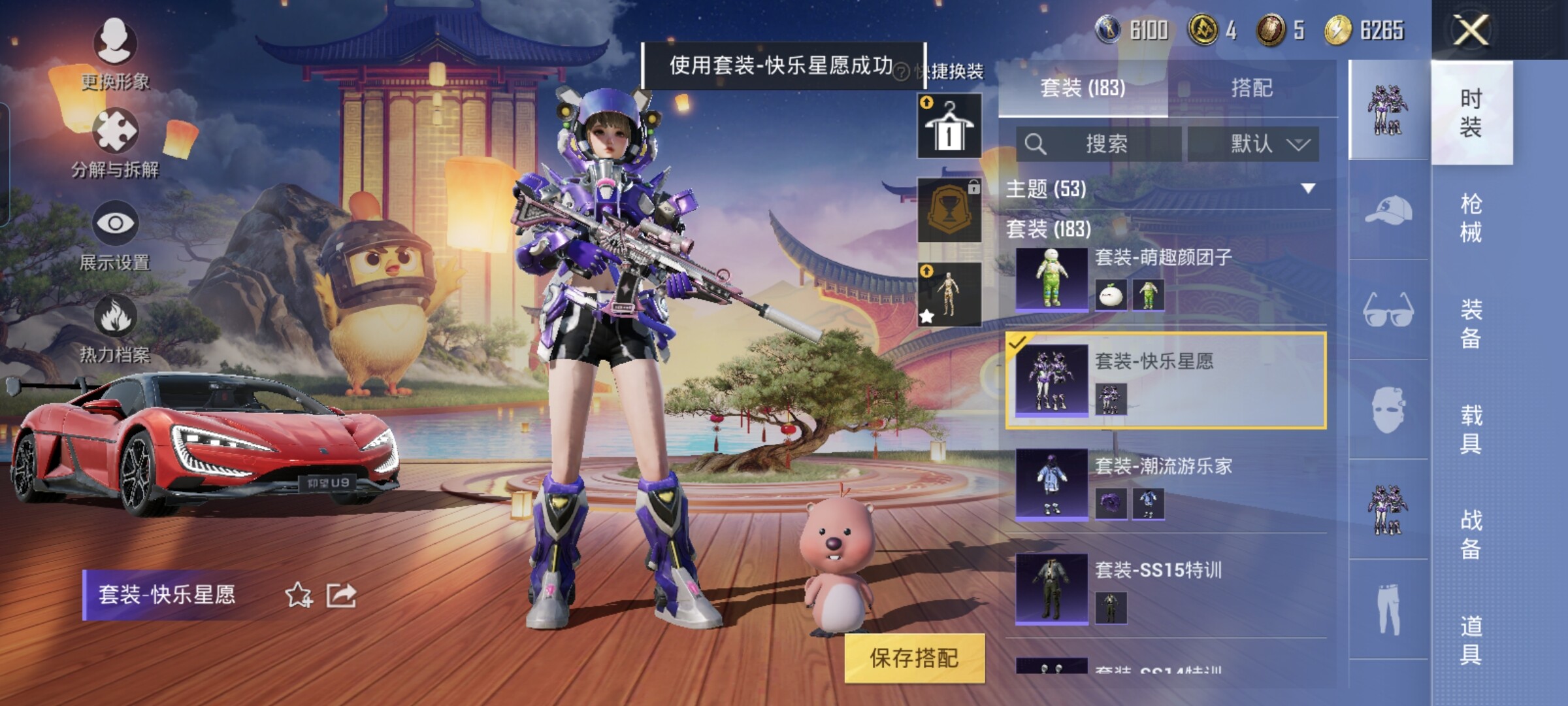Share the current outfit
1568x706 pixels.
[341, 595]
